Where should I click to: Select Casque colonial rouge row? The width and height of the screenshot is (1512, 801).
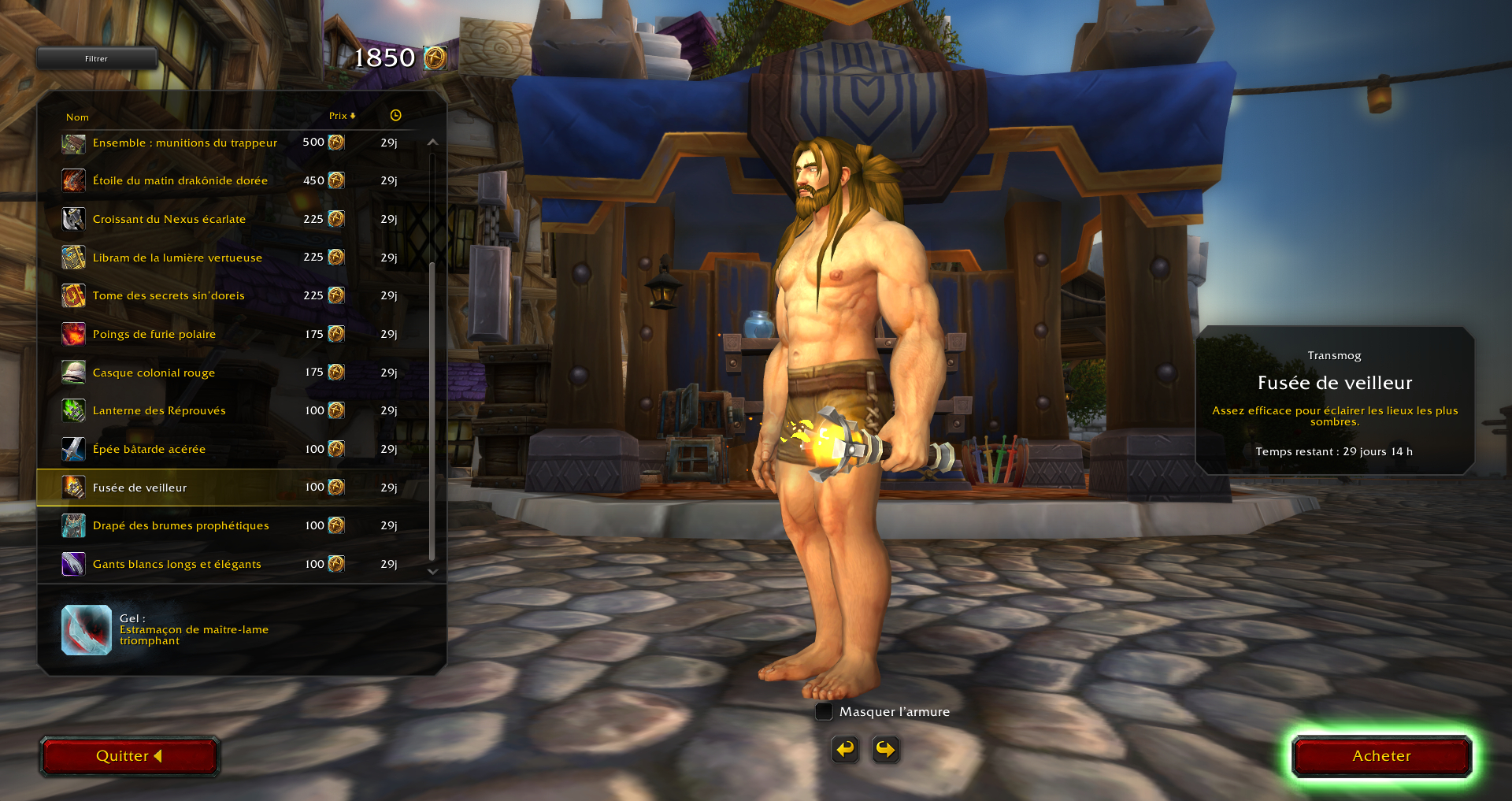coord(154,373)
